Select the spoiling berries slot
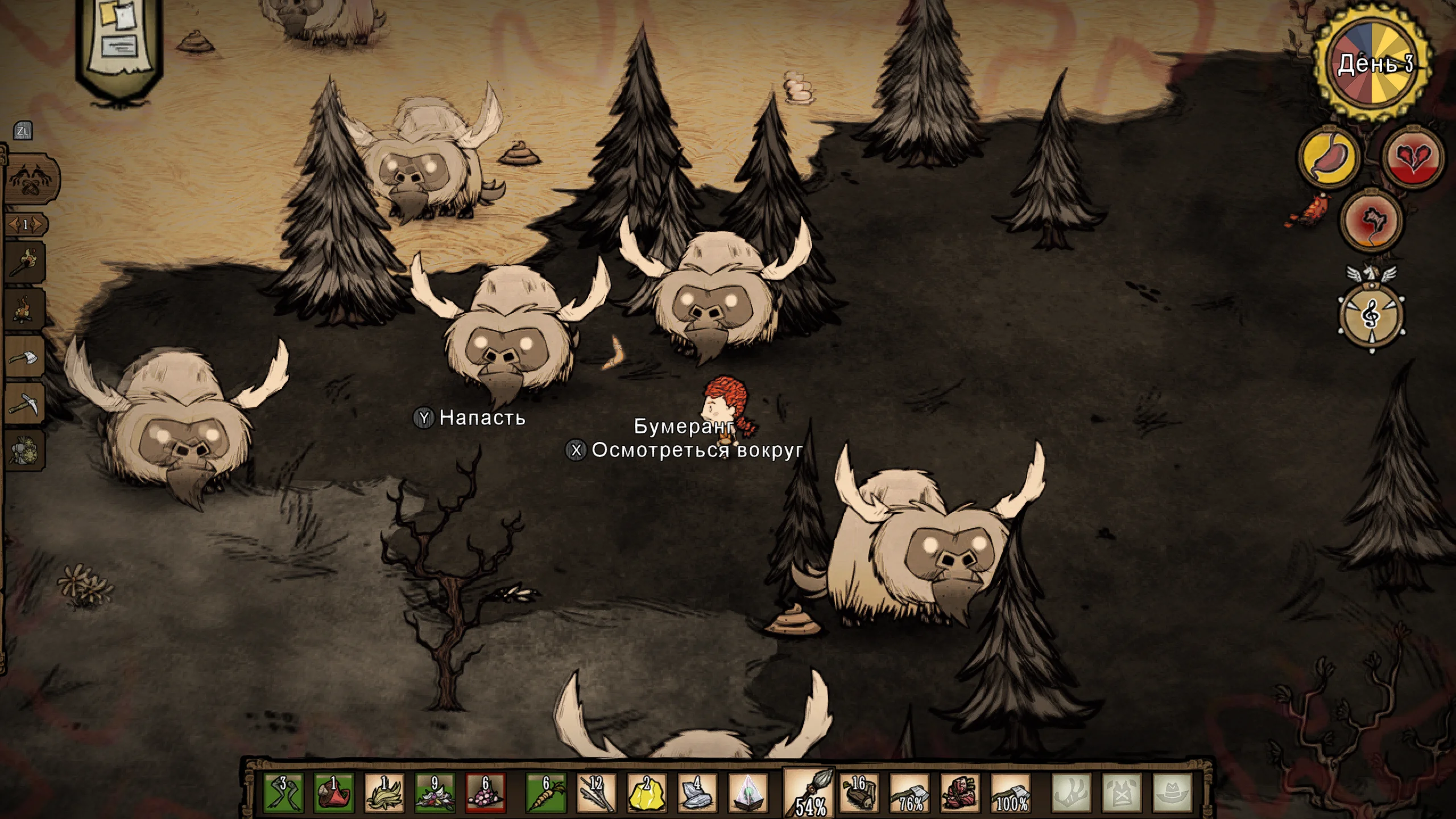 [485, 792]
